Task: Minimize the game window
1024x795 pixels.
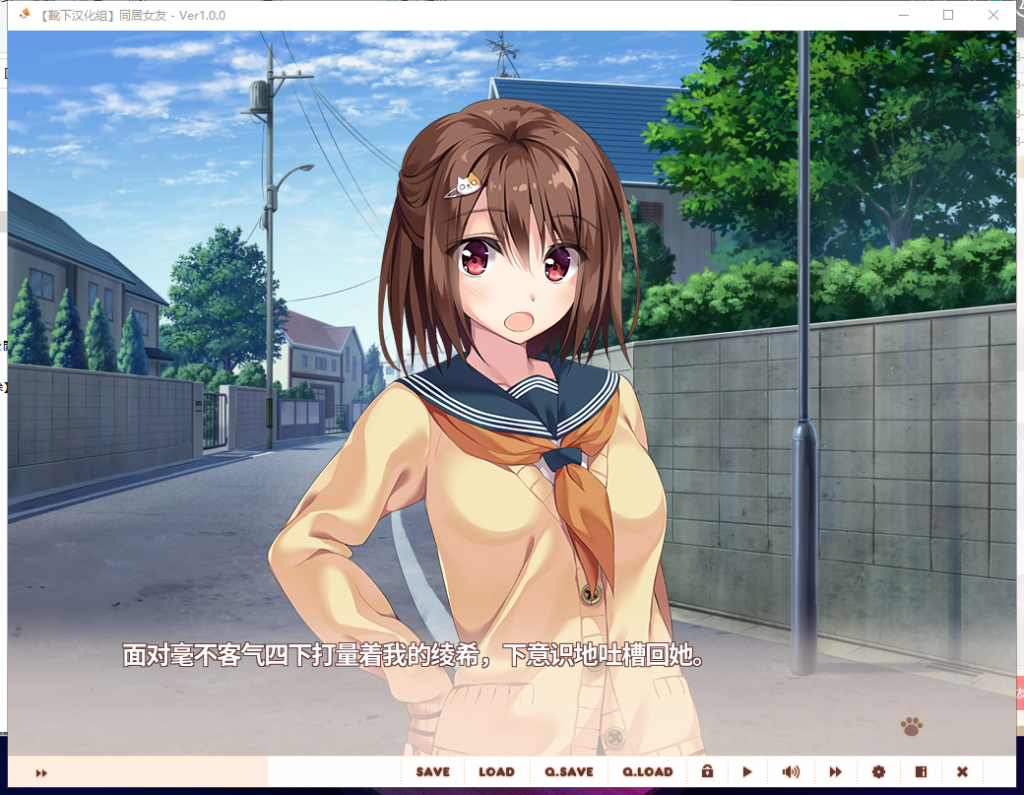Action: [x=903, y=15]
